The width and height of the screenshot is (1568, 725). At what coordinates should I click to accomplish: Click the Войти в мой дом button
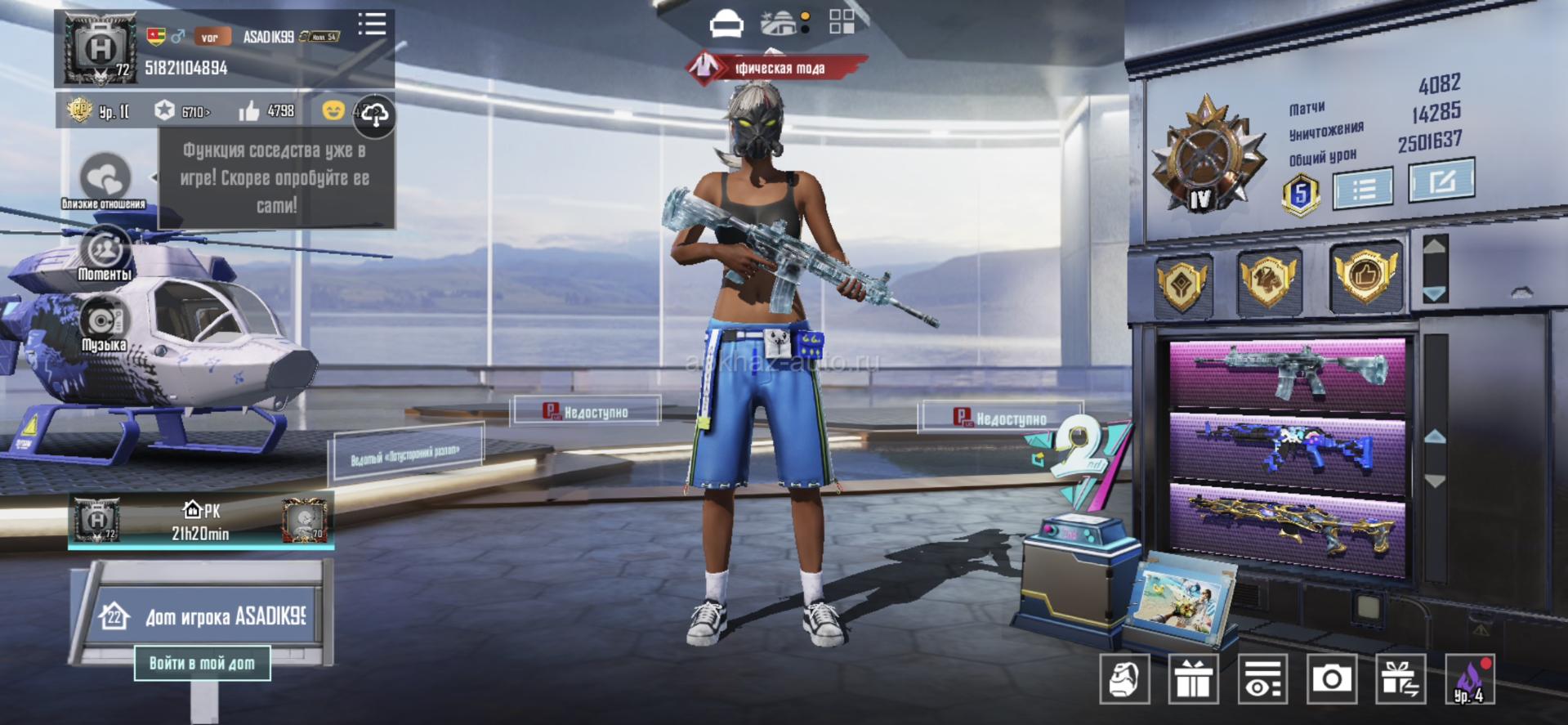click(x=202, y=663)
